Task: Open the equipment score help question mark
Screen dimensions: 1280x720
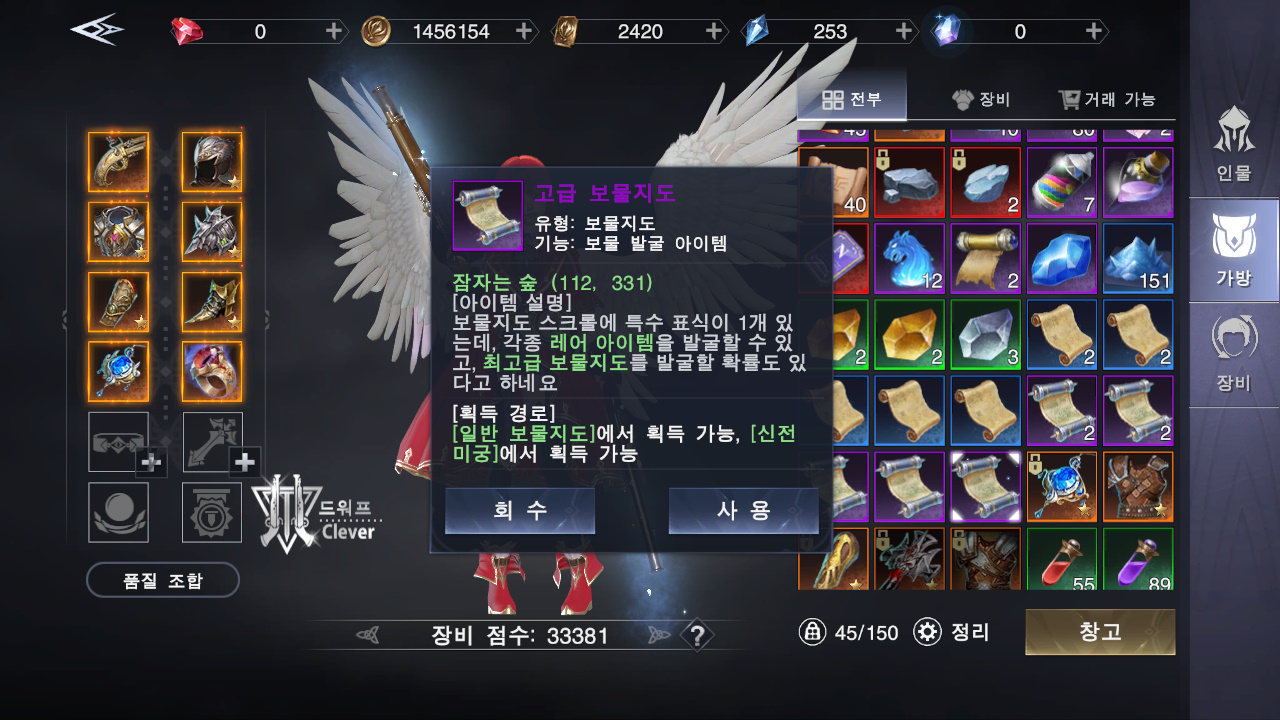Action: [697, 635]
